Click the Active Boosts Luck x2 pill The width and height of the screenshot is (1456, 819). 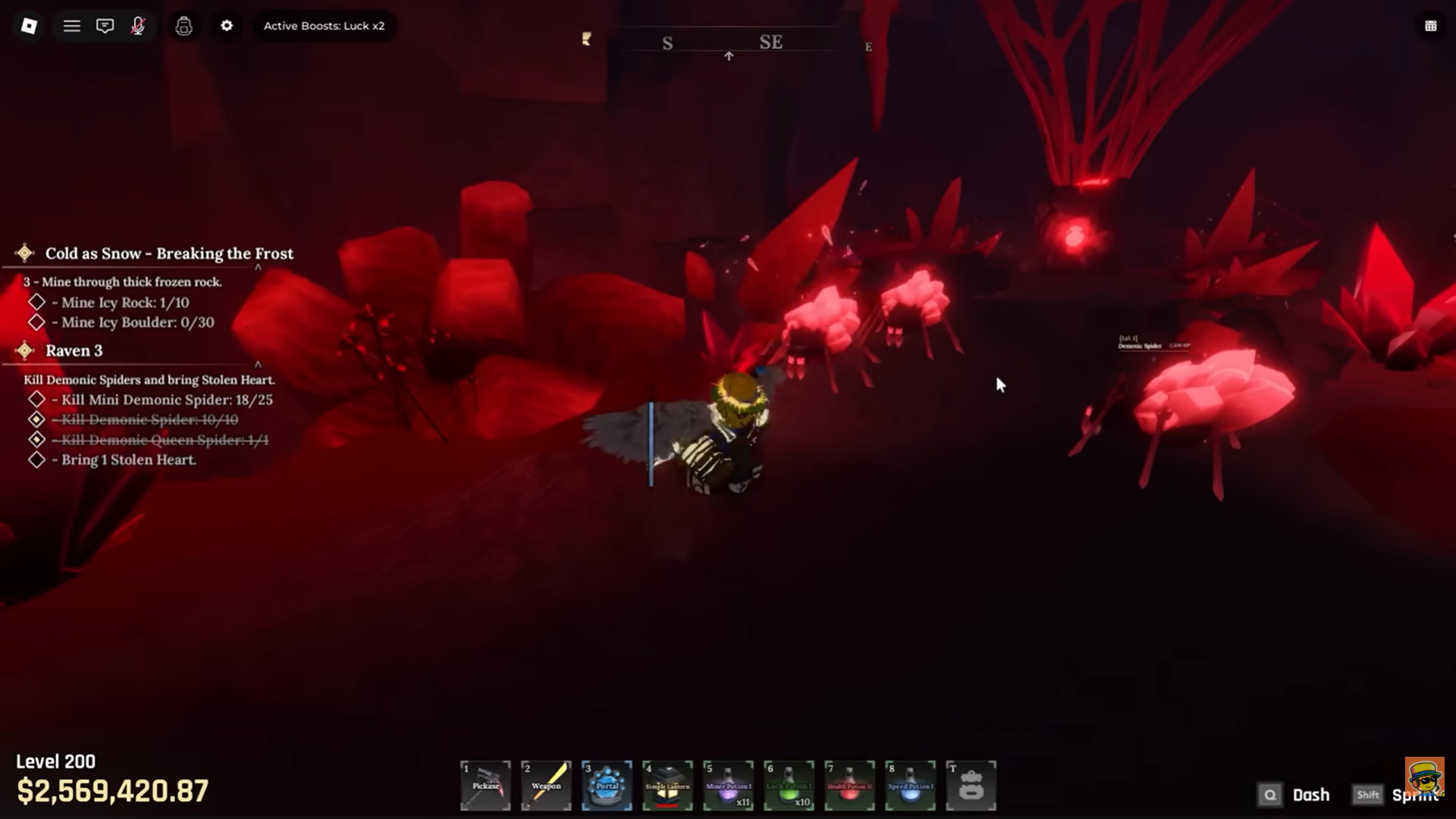[324, 26]
